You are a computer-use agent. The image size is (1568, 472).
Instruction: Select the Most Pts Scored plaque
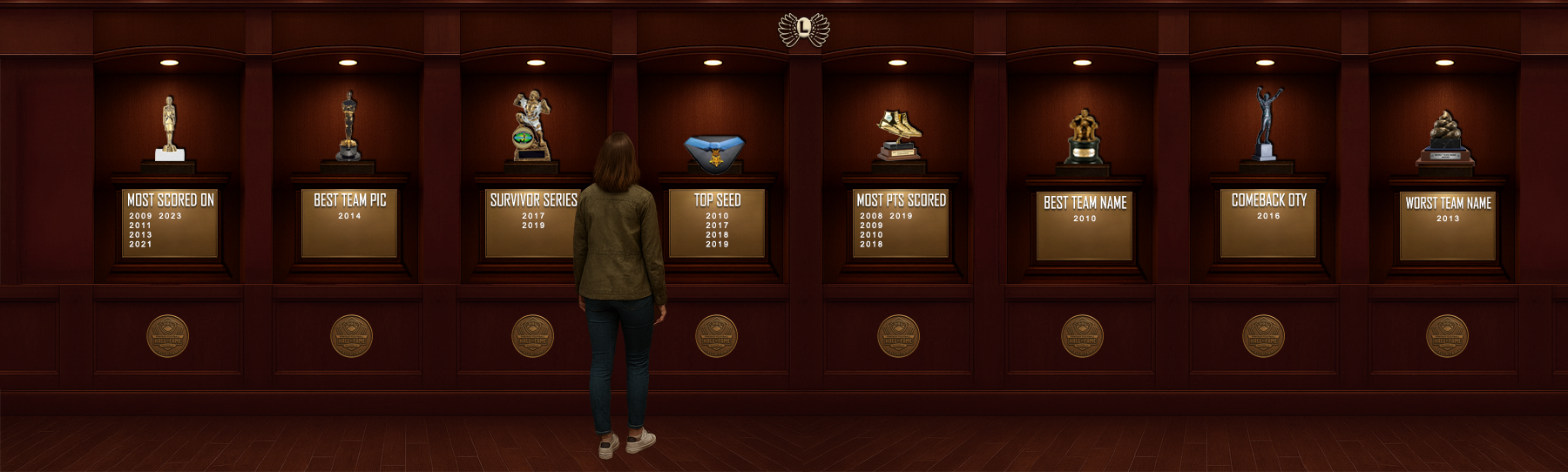(901, 223)
